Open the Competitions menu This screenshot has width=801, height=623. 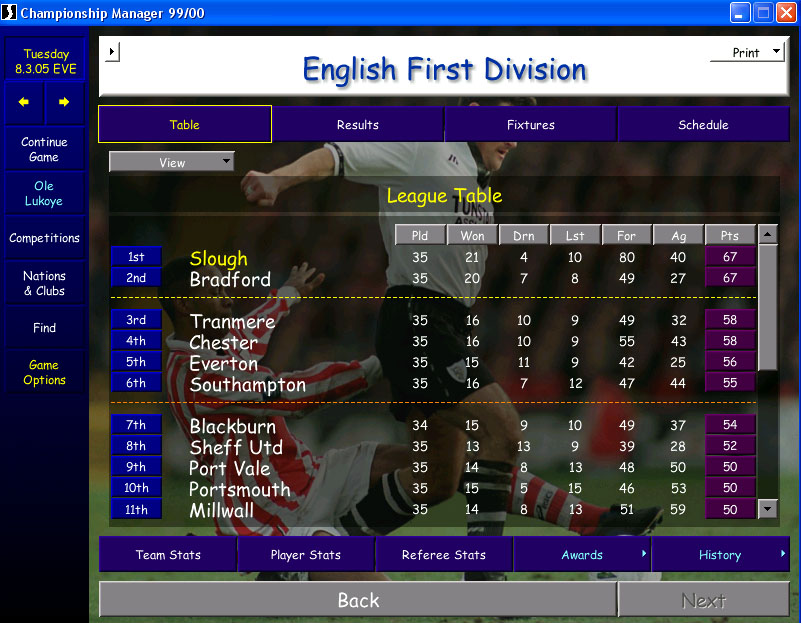tap(44, 239)
